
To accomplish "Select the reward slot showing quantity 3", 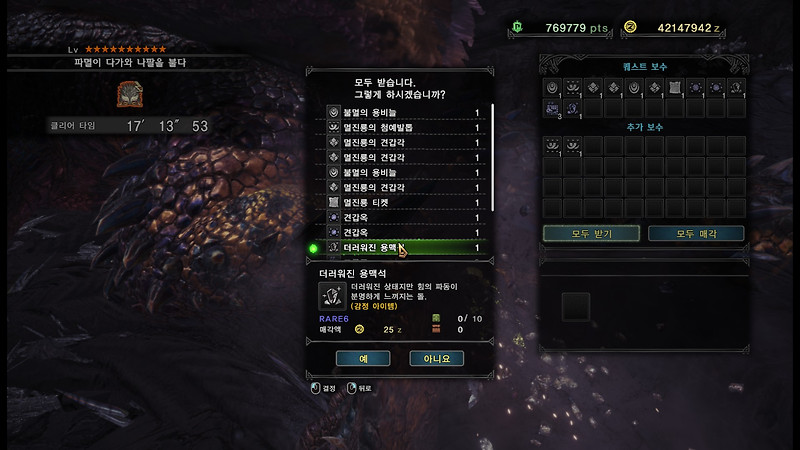I will coord(553,107).
